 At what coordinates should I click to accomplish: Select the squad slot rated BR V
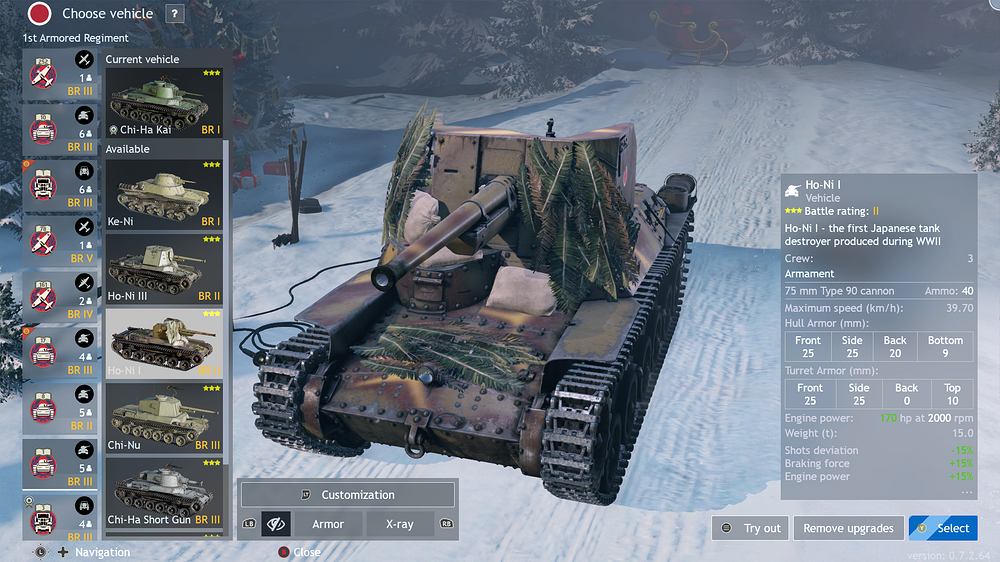pyautogui.click(x=60, y=241)
